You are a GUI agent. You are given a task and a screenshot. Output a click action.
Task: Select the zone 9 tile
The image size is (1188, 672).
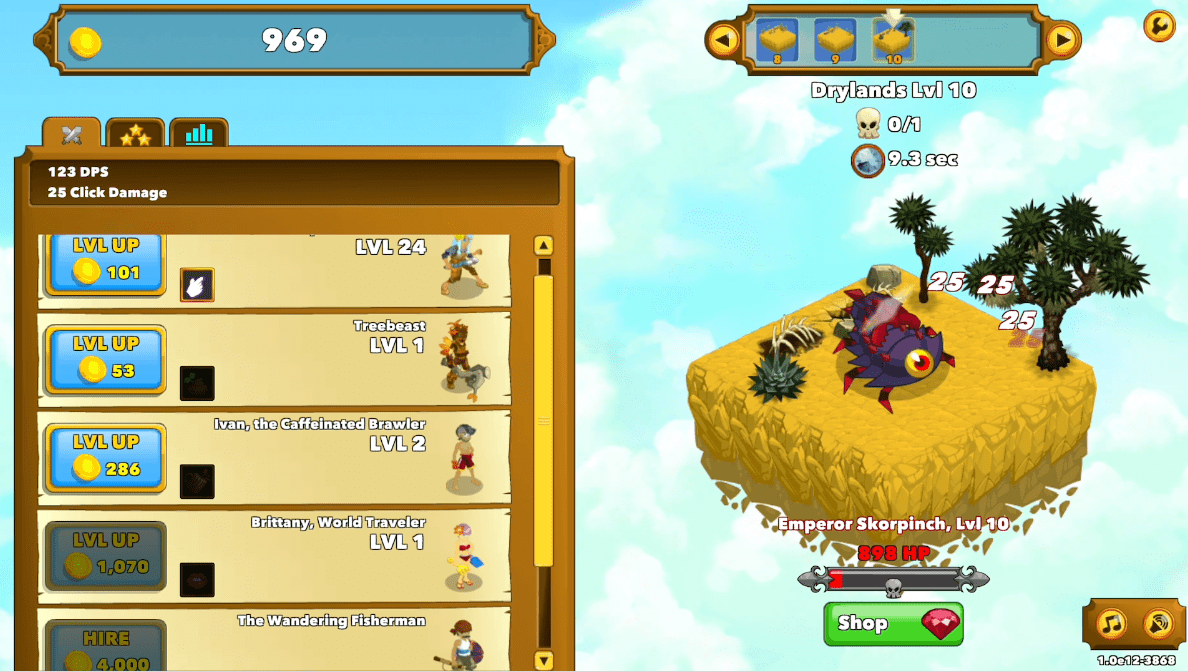pos(835,42)
